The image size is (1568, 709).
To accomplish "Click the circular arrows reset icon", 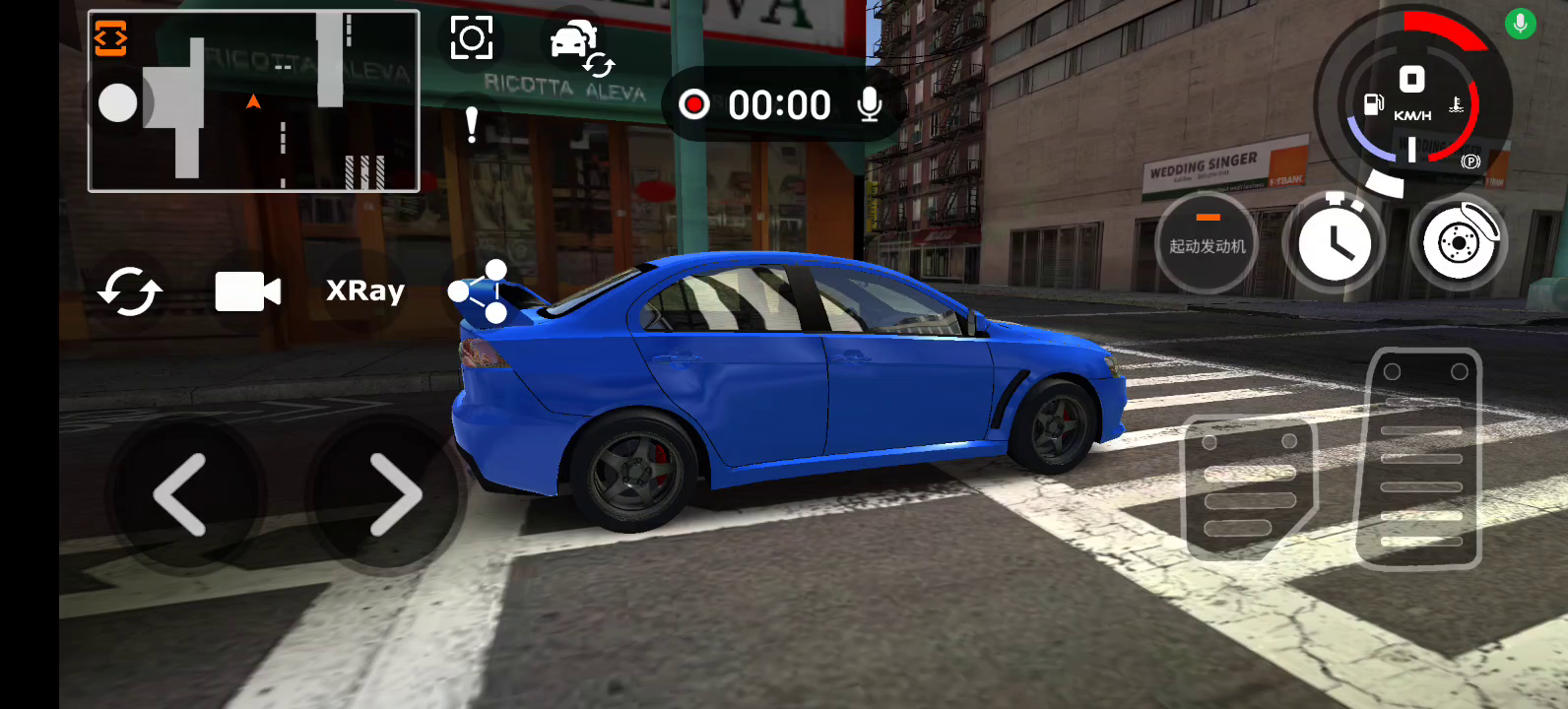I will pos(130,291).
